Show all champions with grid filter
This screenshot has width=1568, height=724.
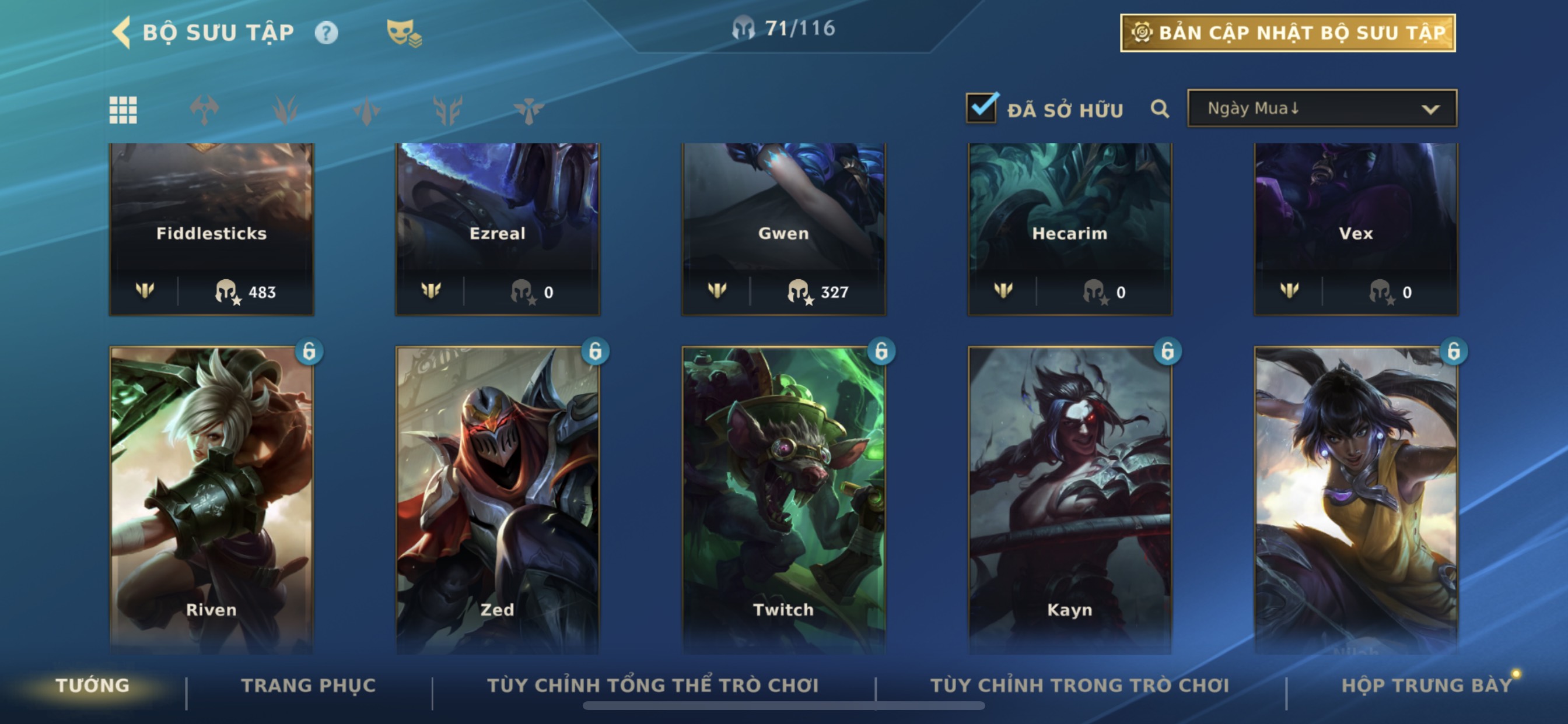(123, 110)
